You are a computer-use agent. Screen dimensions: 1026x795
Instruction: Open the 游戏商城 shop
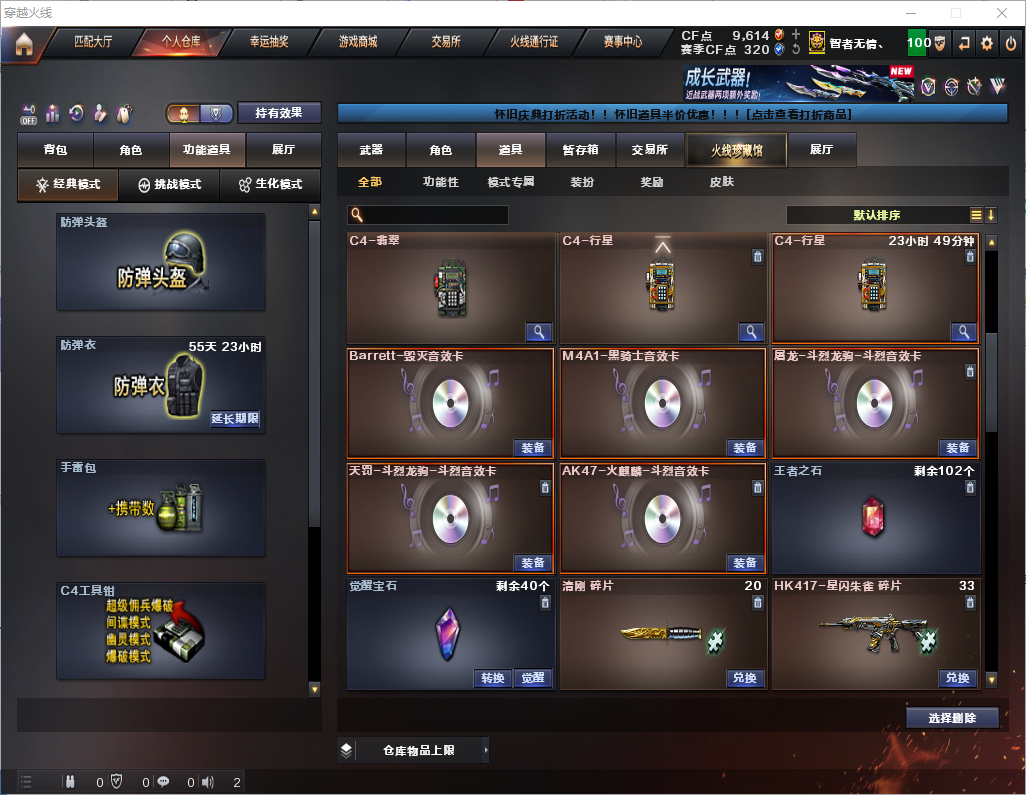click(x=358, y=42)
